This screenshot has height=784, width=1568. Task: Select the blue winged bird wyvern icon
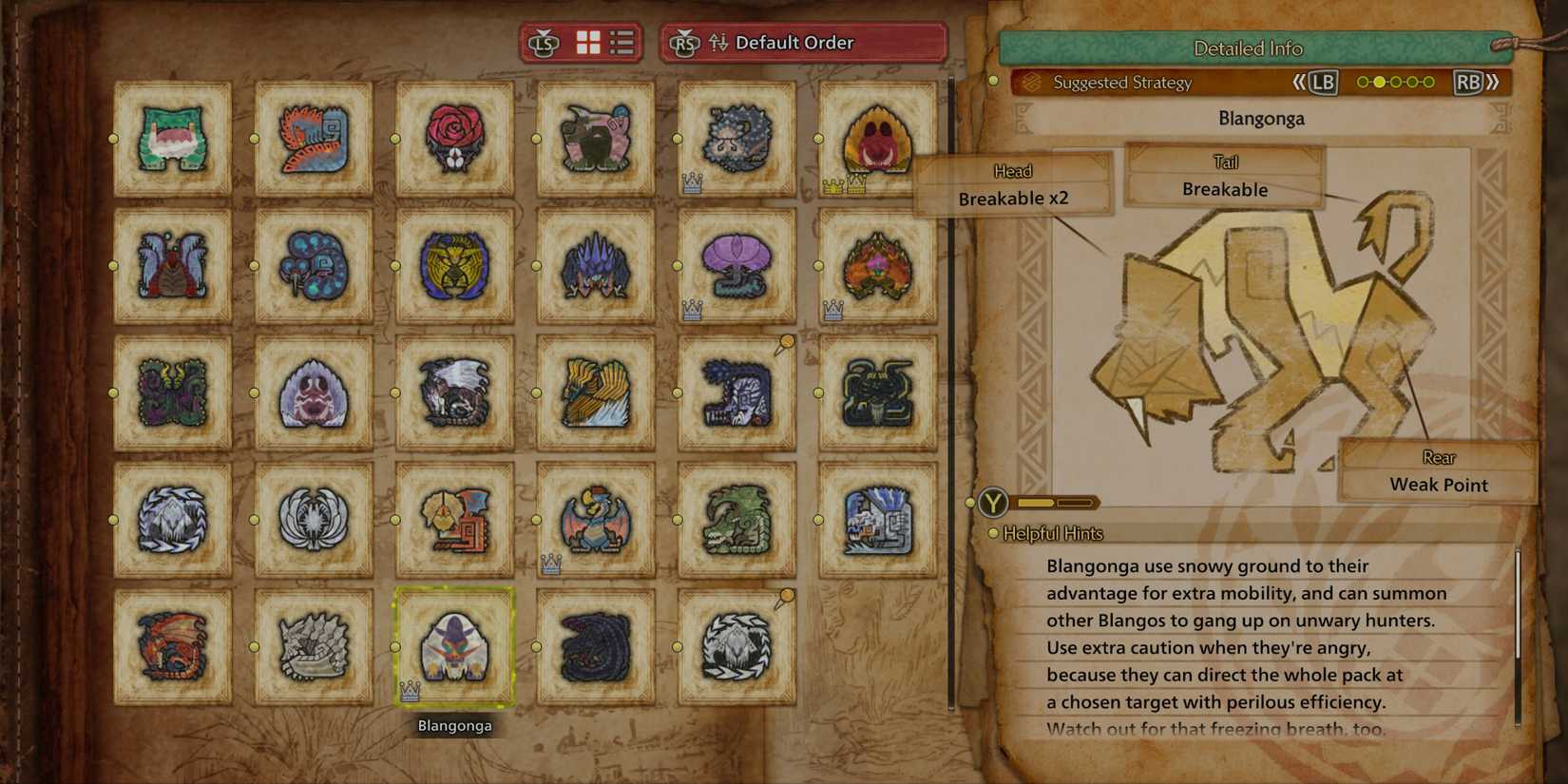[x=595, y=520]
